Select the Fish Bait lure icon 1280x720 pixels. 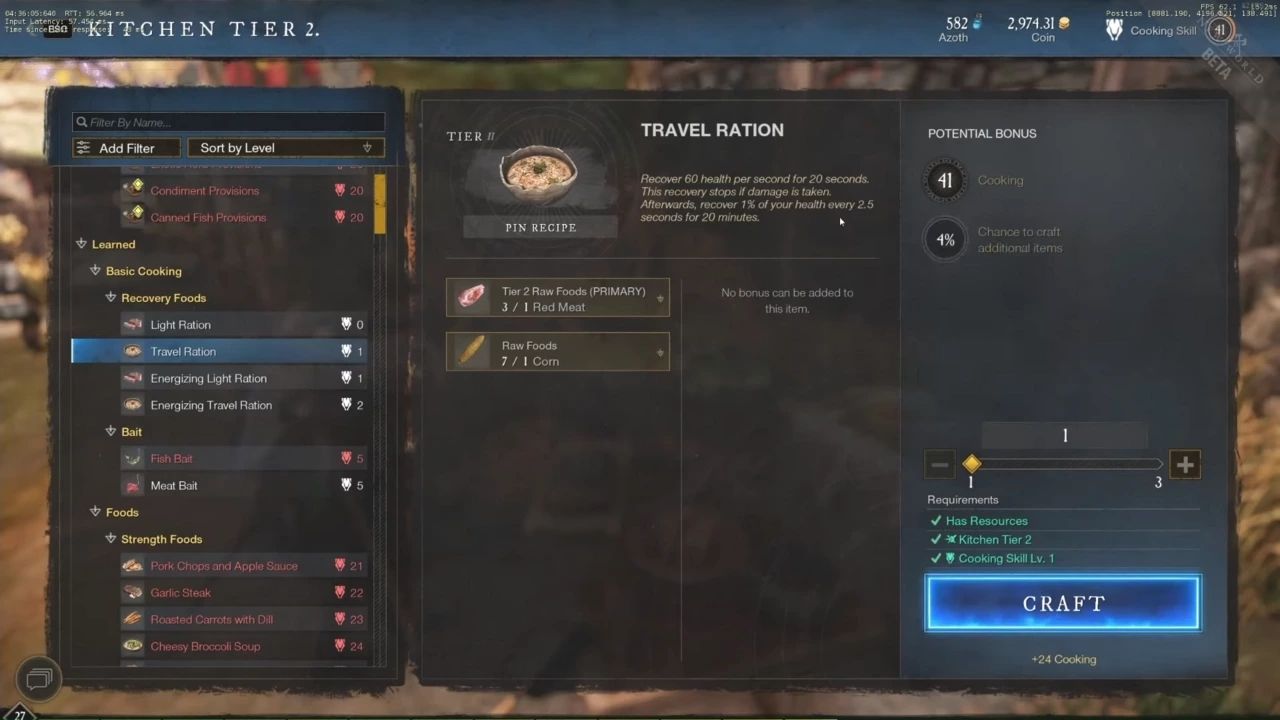coord(134,458)
